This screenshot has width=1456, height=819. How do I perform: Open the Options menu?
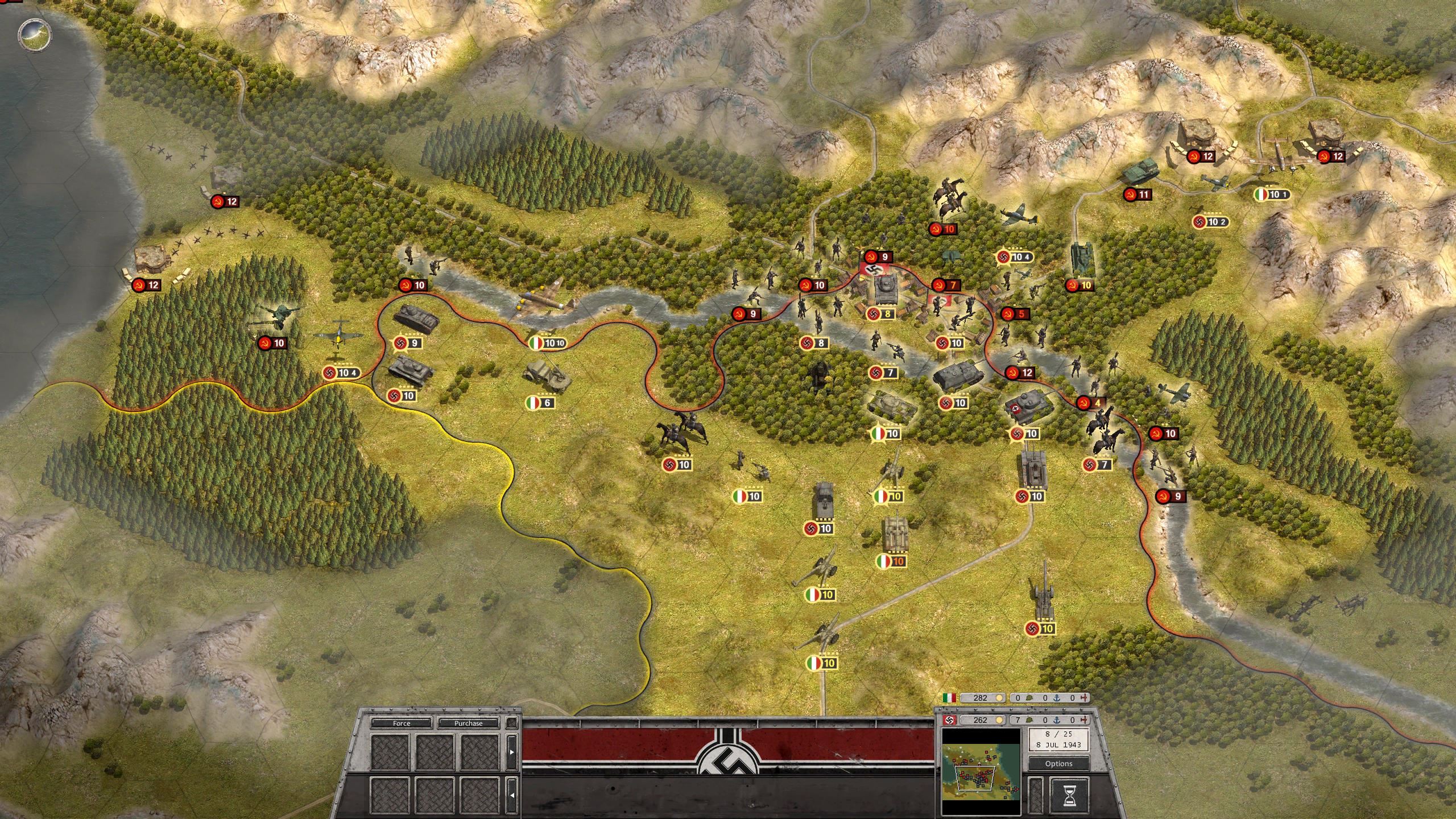tap(1059, 764)
